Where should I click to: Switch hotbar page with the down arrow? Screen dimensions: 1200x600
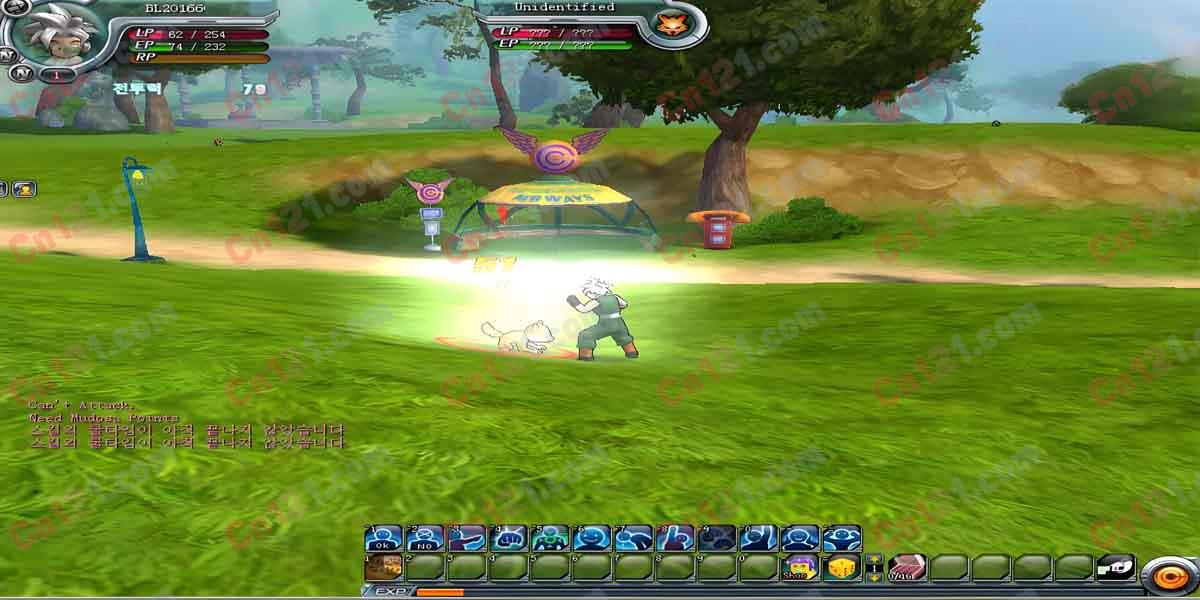point(874,577)
